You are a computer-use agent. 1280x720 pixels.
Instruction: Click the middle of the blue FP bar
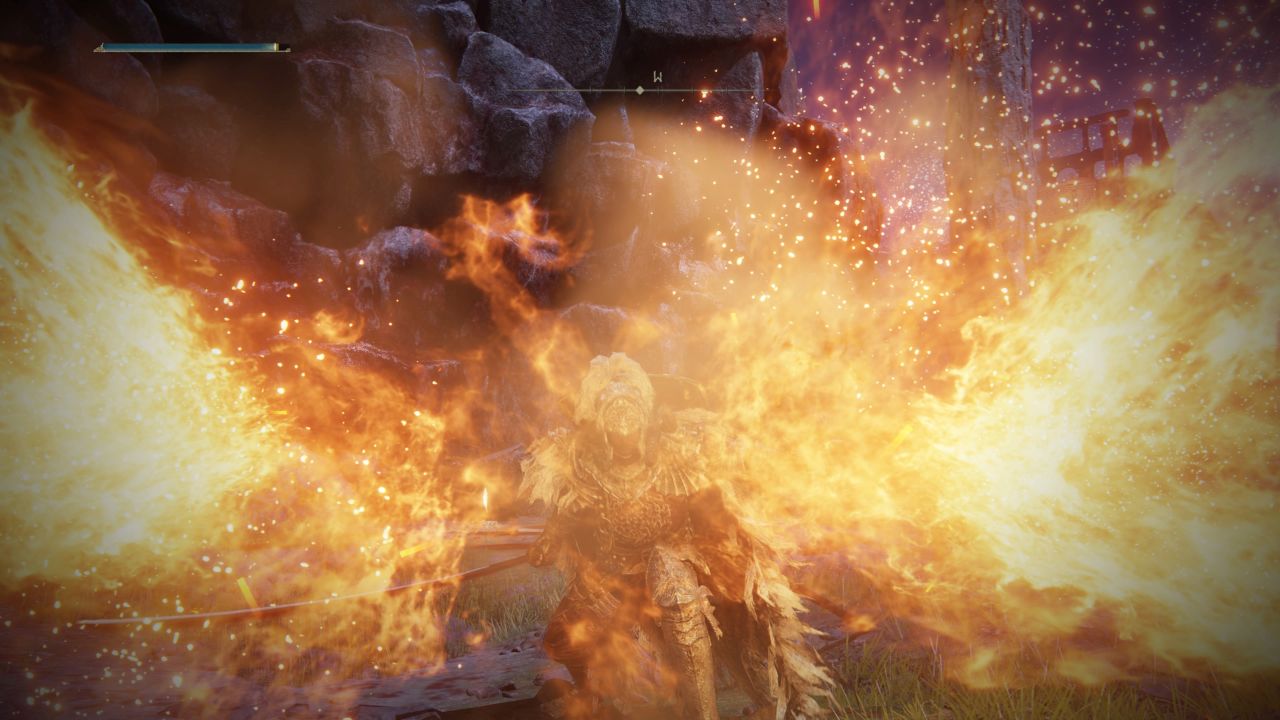coord(190,46)
